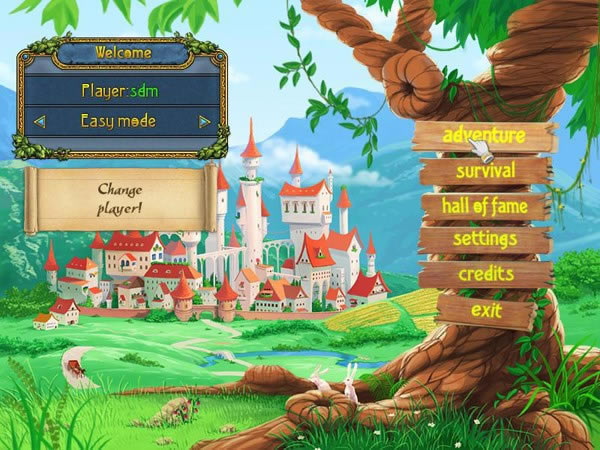
Task: Open the settings menu
Action: coord(485,239)
